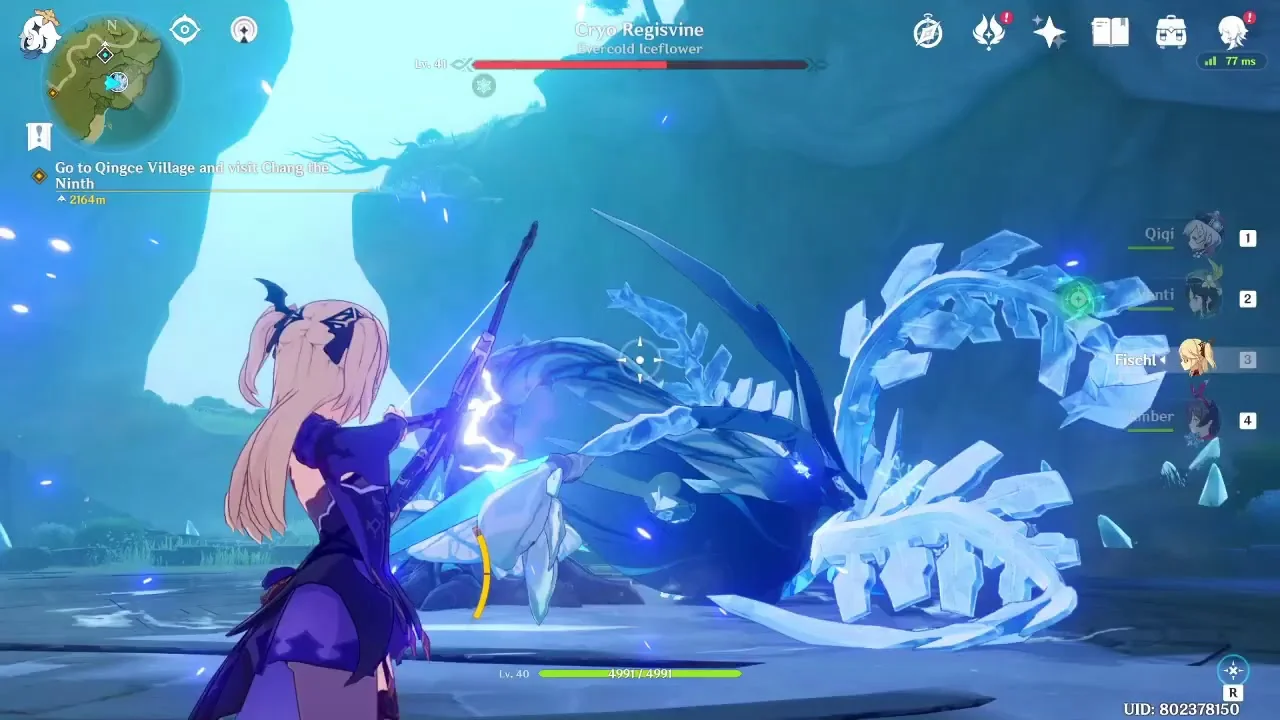Open the character profile head icon
The width and height of the screenshot is (1280, 720).
click(x=1232, y=32)
